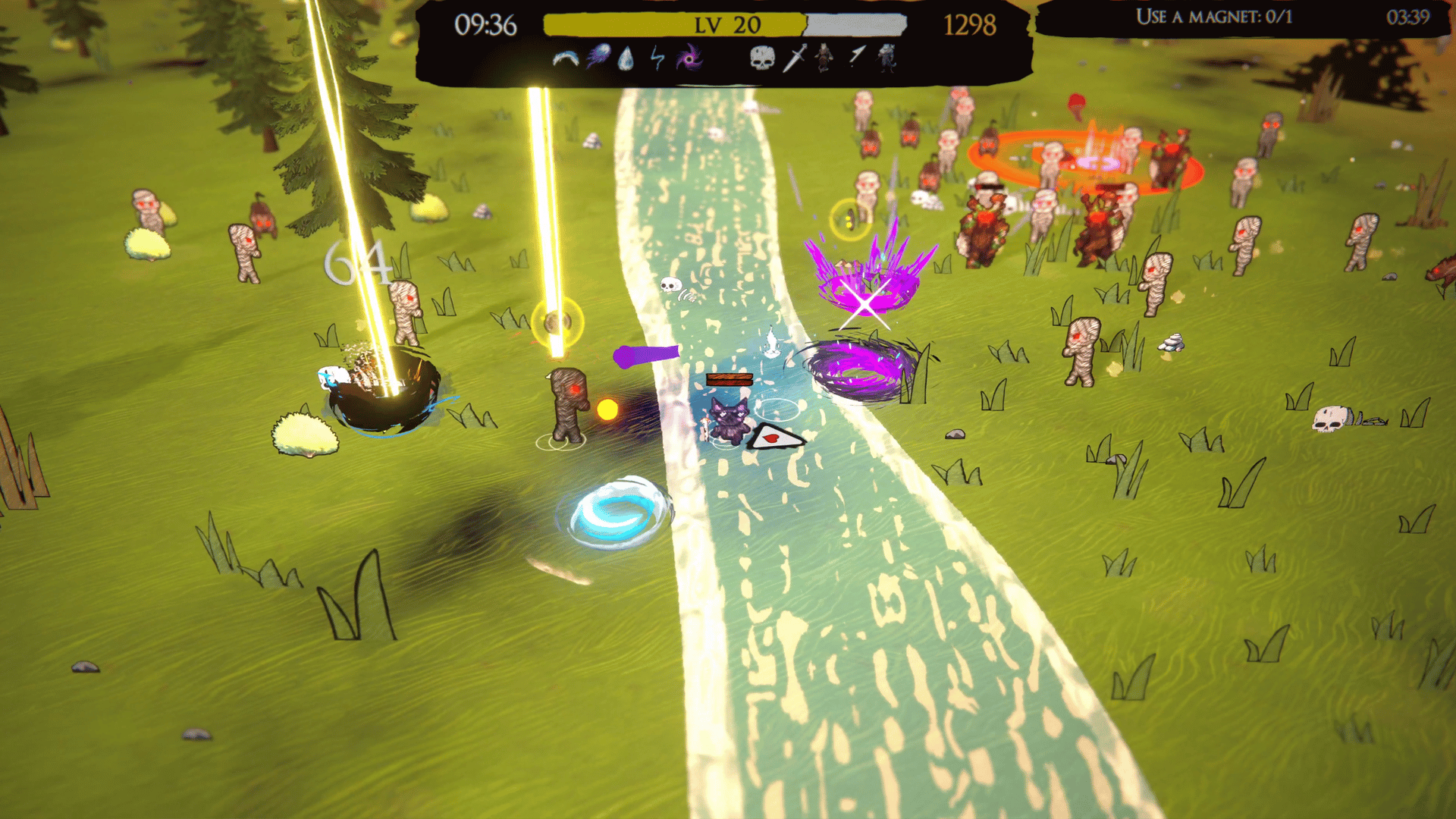Select the crescent wind slash ability icon
This screenshot has width=1456, height=819.
point(565,58)
